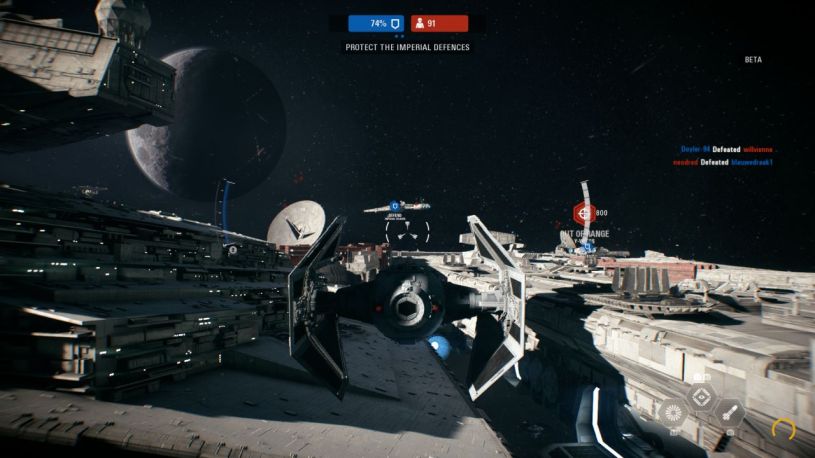
Task: Activate the starburst ability hexagon
Action: [672, 411]
